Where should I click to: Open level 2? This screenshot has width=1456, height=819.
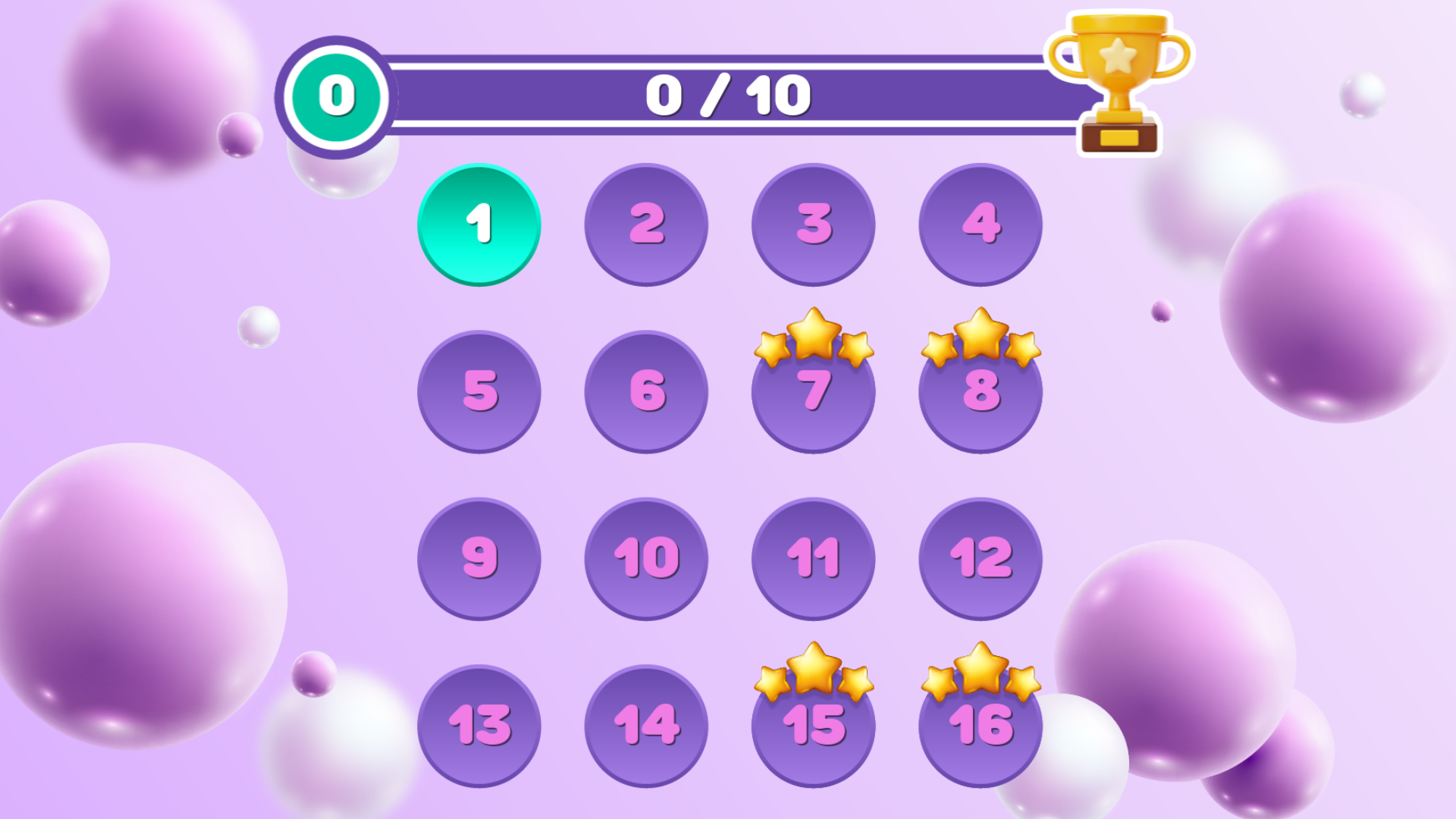(x=645, y=224)
